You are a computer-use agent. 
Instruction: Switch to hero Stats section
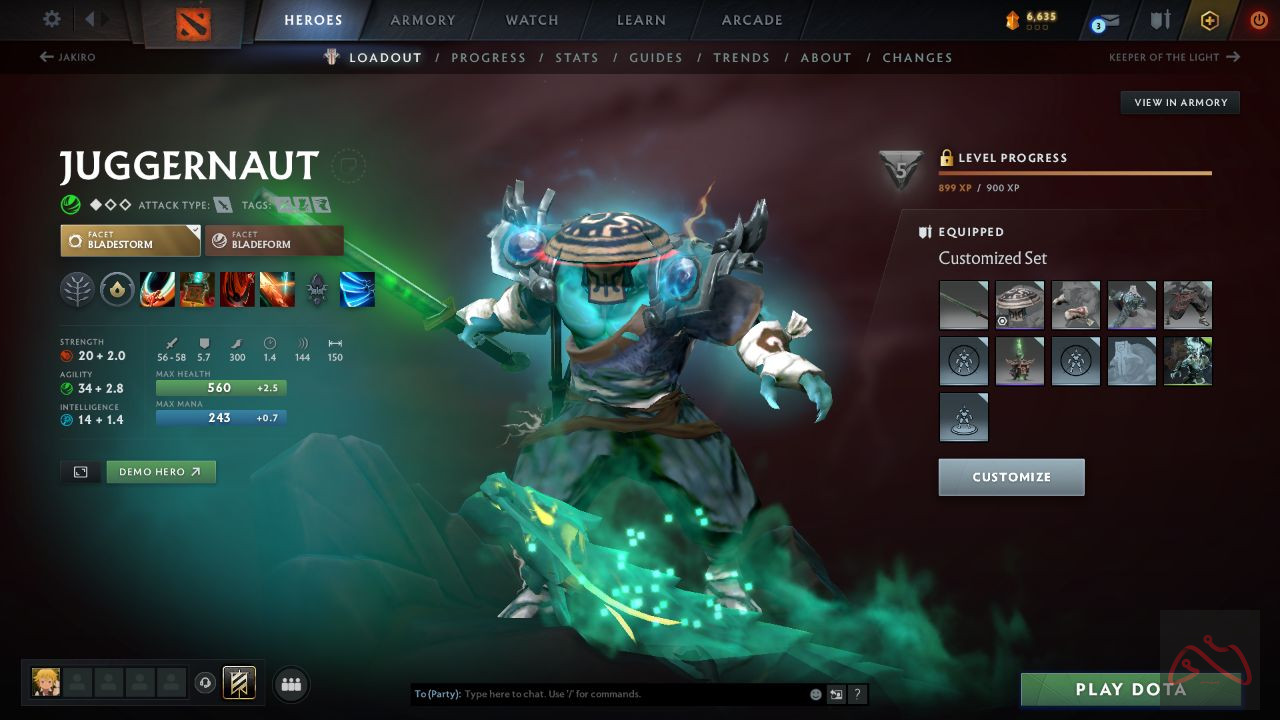pyautogui.click(x=577, y=58)
